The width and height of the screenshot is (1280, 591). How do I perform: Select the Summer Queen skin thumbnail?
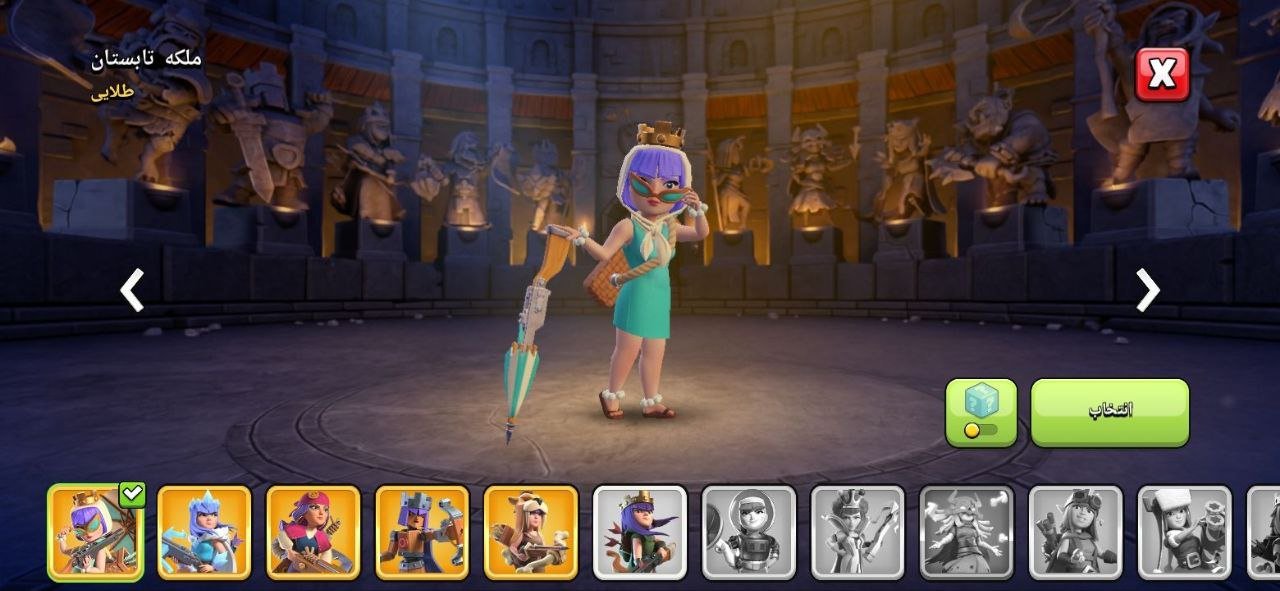tap(95, 532)
